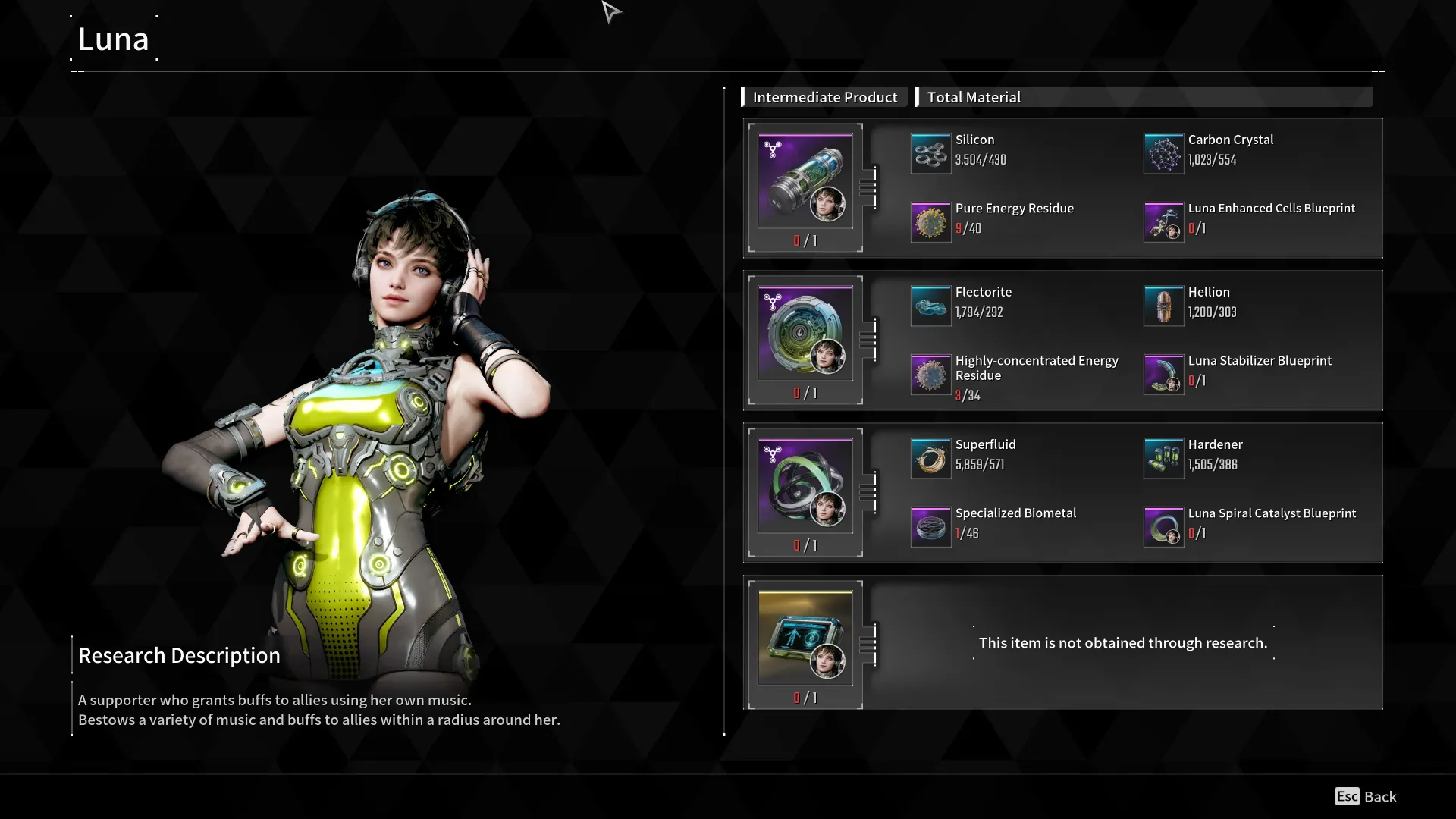Viewport: 1456px width, 819px height.
Task: Inspect Highly-concentrated Energy Residue icon
Action: point(930,375)
